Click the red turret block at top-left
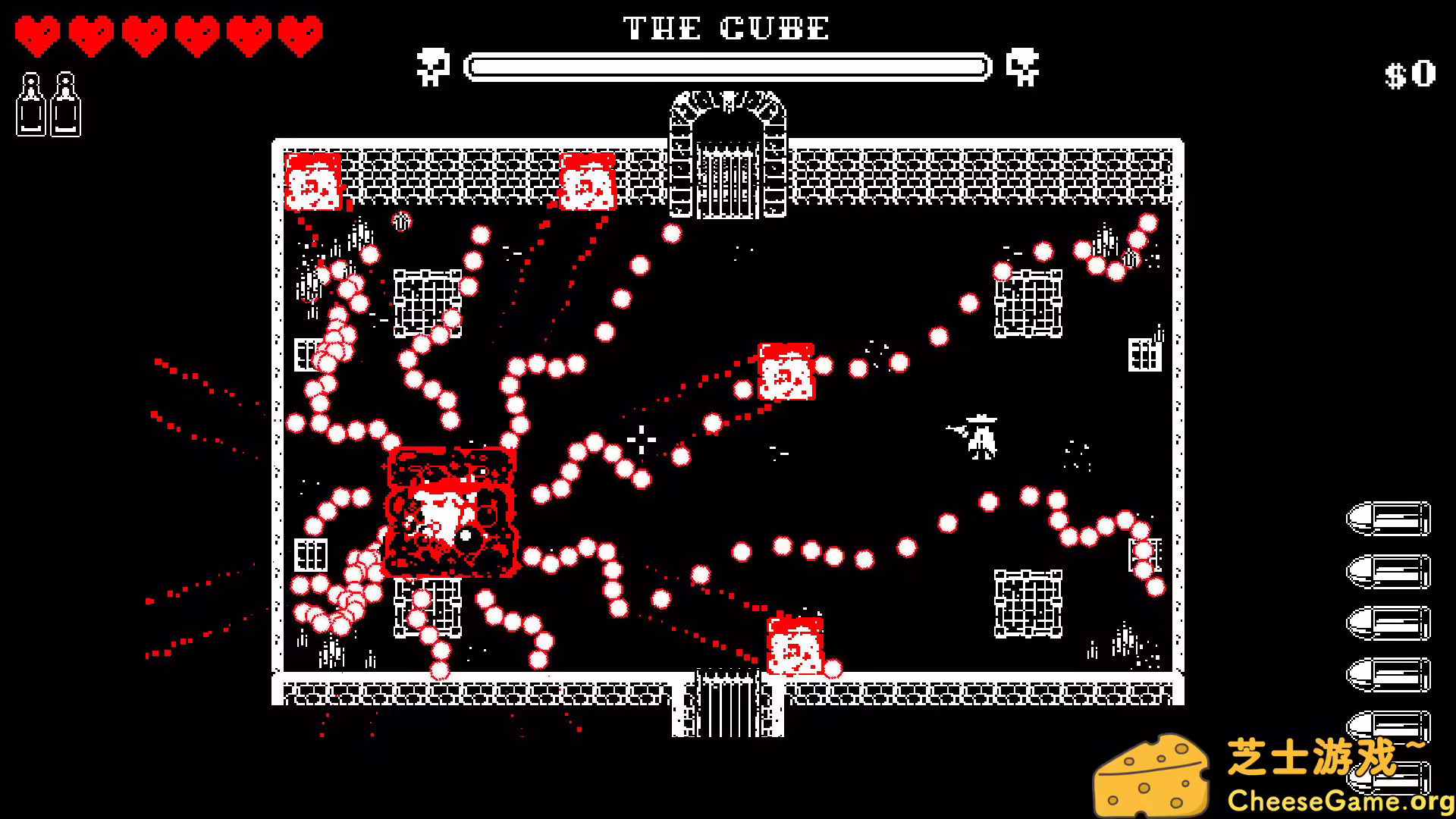The width and height of the screenshot is (1456, 819). coord(312,182)
